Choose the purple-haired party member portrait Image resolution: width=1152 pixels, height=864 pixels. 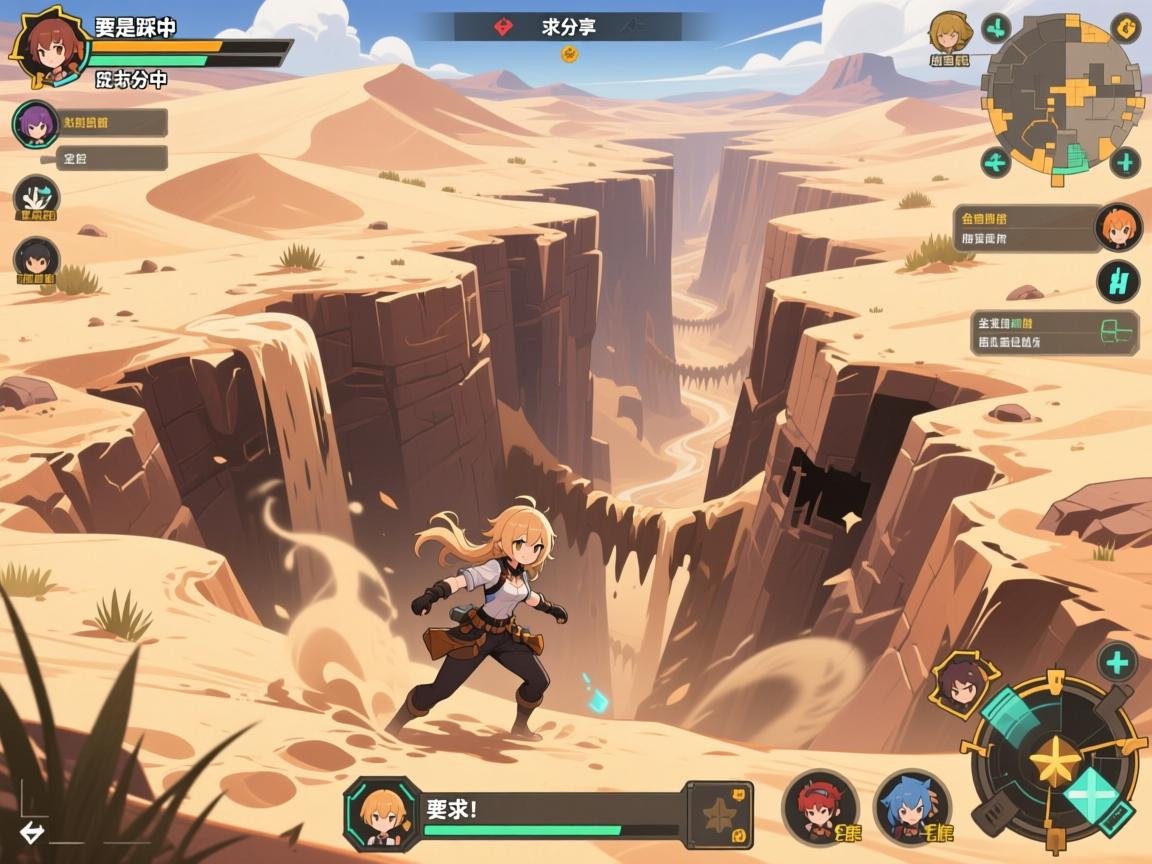click(x=35, y=124)
